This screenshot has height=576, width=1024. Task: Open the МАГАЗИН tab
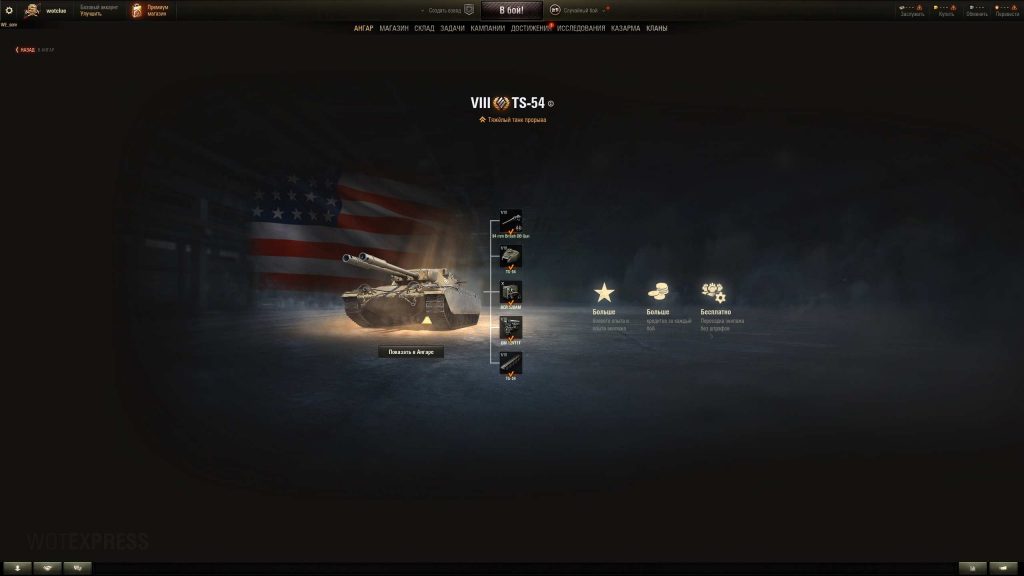[x=394, y=28]
